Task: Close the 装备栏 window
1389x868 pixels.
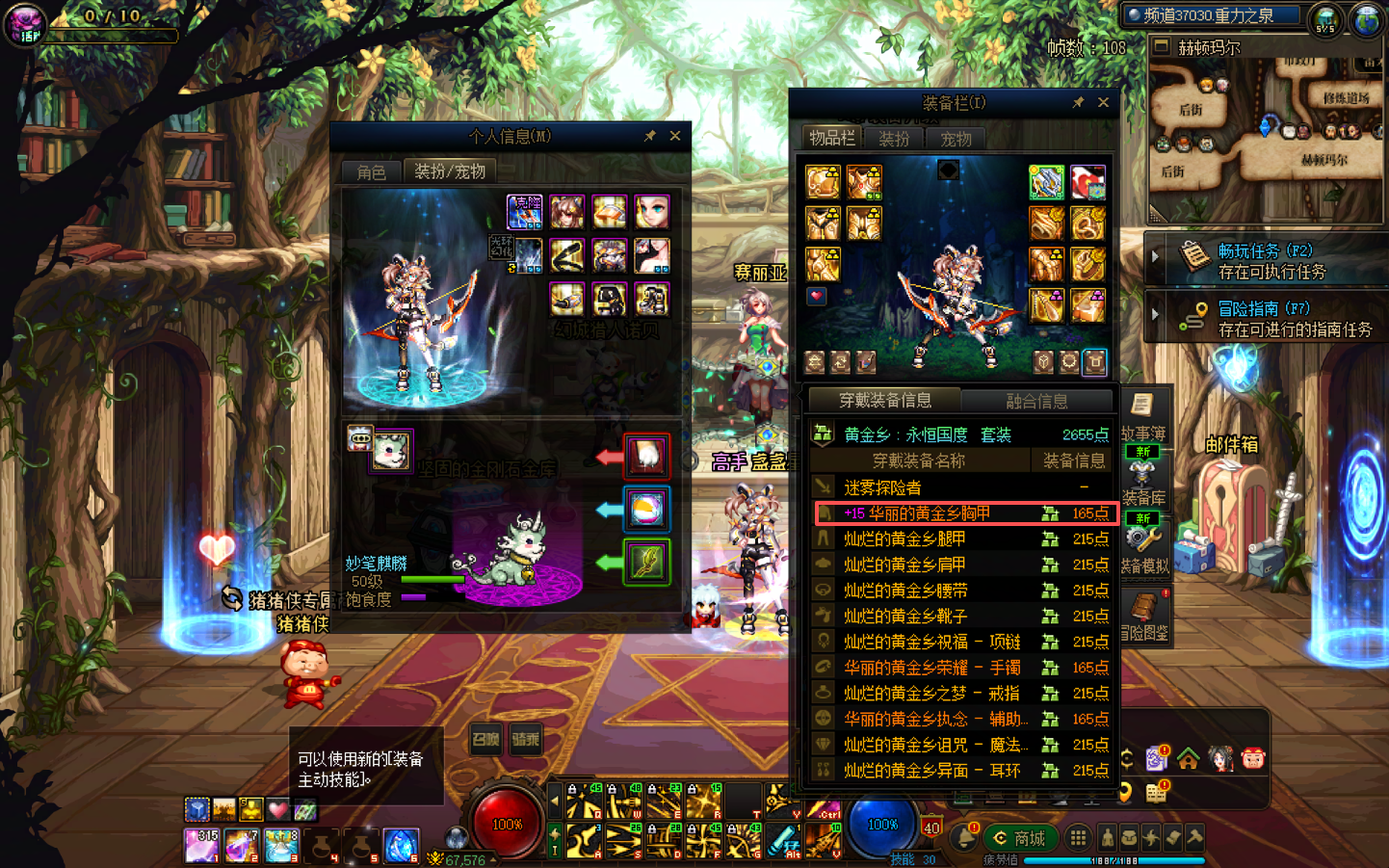Action: click(x=1103, y=102)
